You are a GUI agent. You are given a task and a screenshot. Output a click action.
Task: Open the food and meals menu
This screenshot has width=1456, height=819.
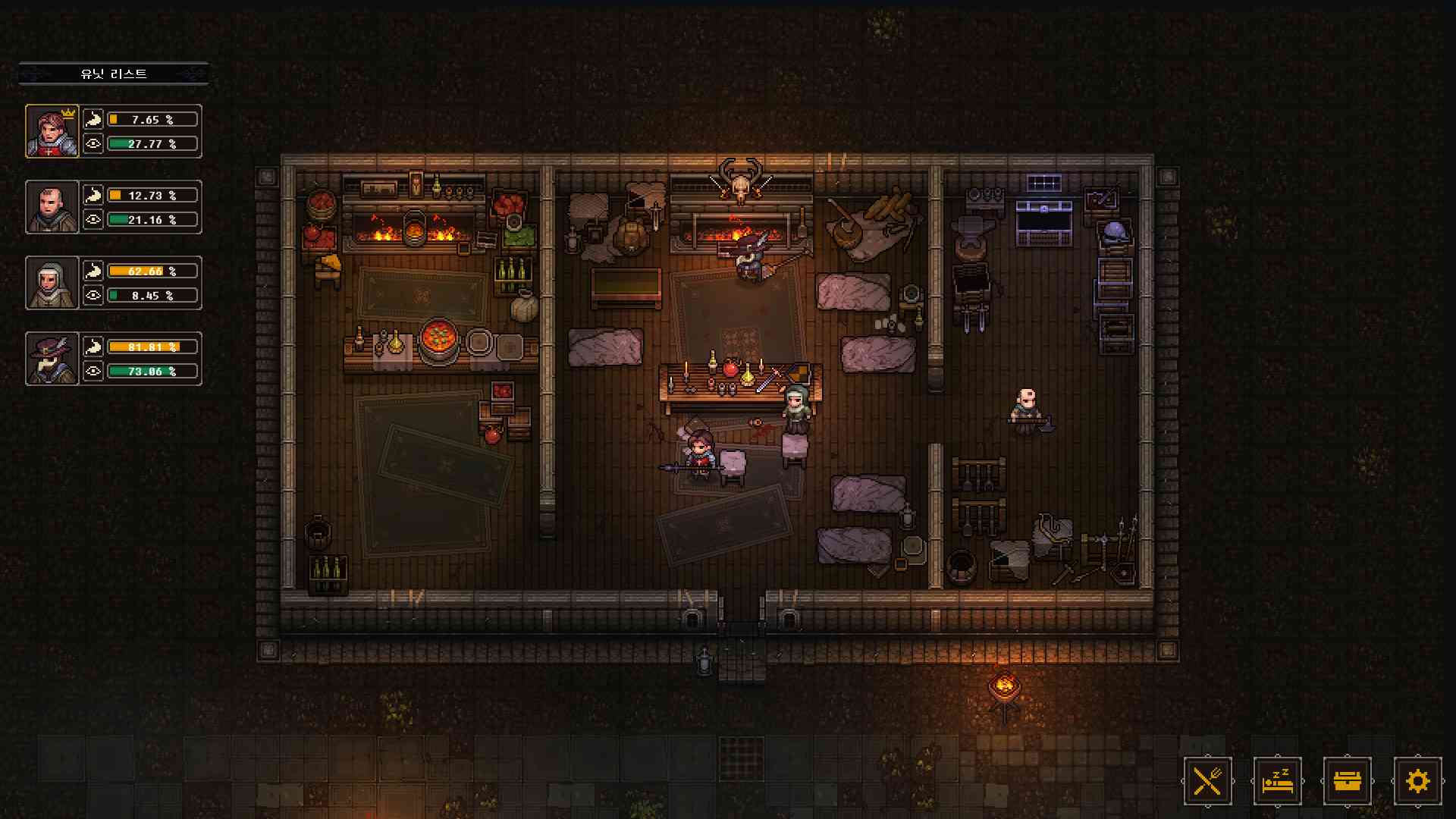[1209, 780]
